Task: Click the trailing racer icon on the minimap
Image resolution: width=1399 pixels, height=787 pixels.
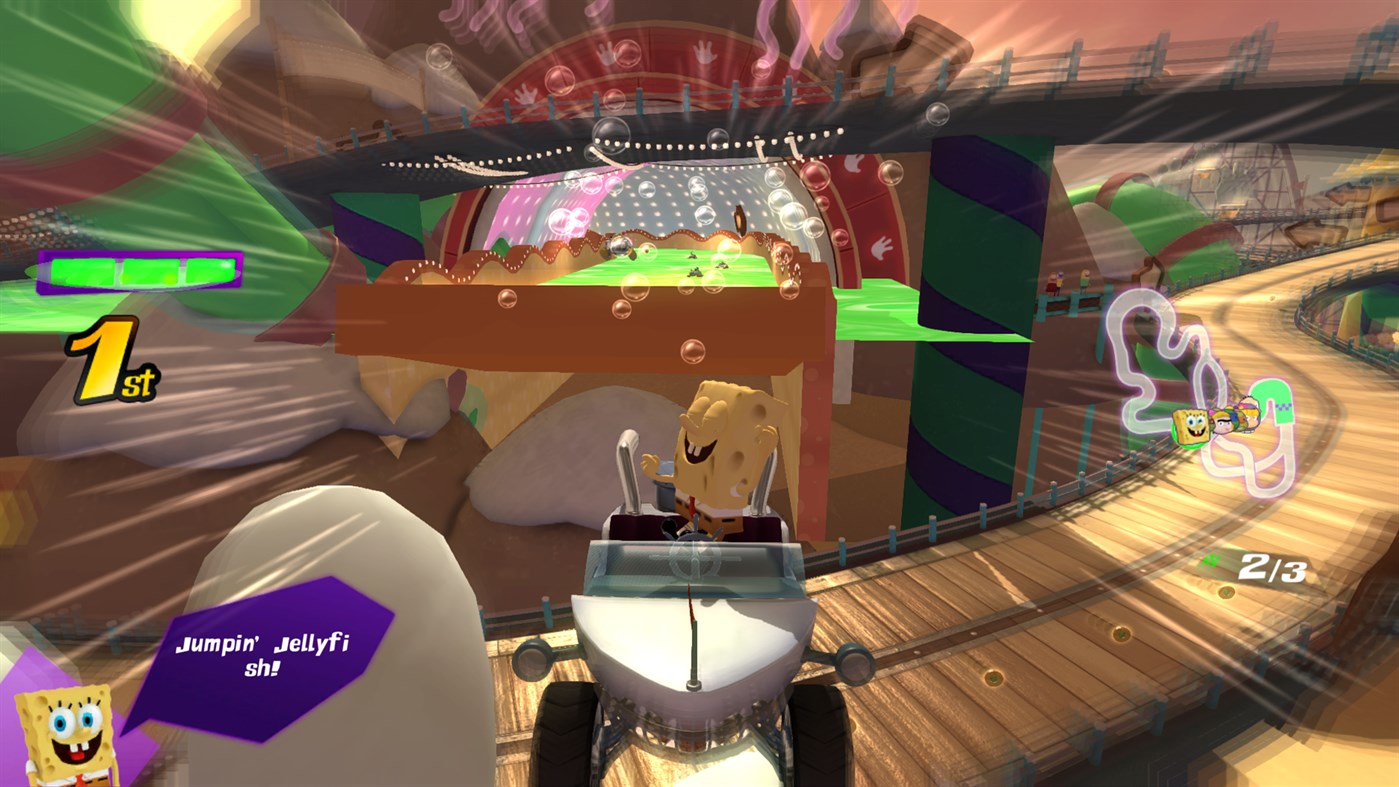Action: [x=1248, y=413]
